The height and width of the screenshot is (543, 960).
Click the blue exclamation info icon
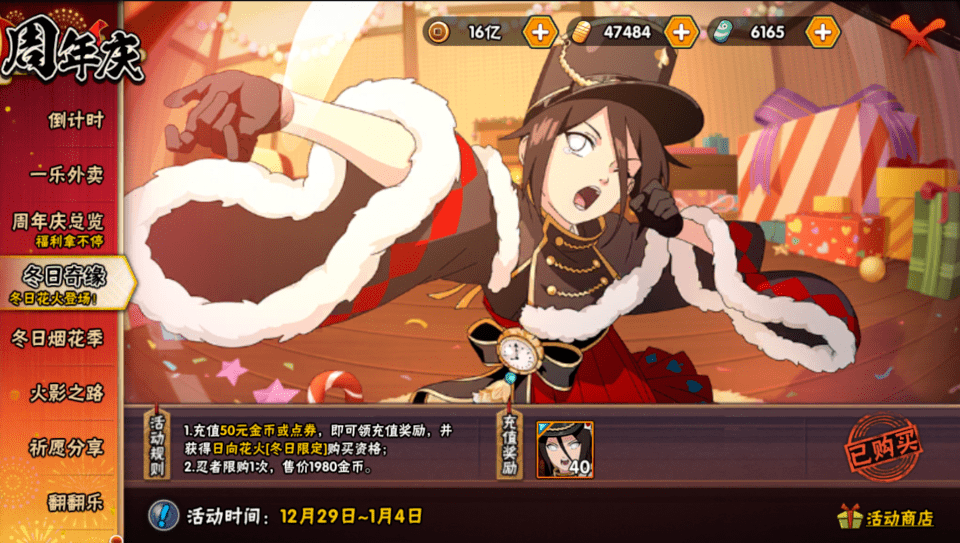[163, 516]
